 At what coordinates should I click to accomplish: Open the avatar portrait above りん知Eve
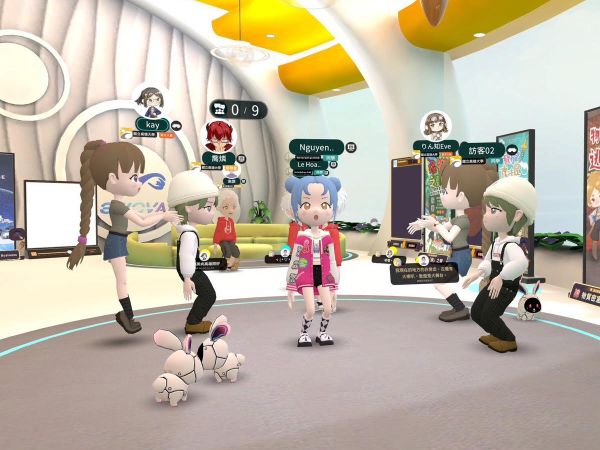click(435, 124)
